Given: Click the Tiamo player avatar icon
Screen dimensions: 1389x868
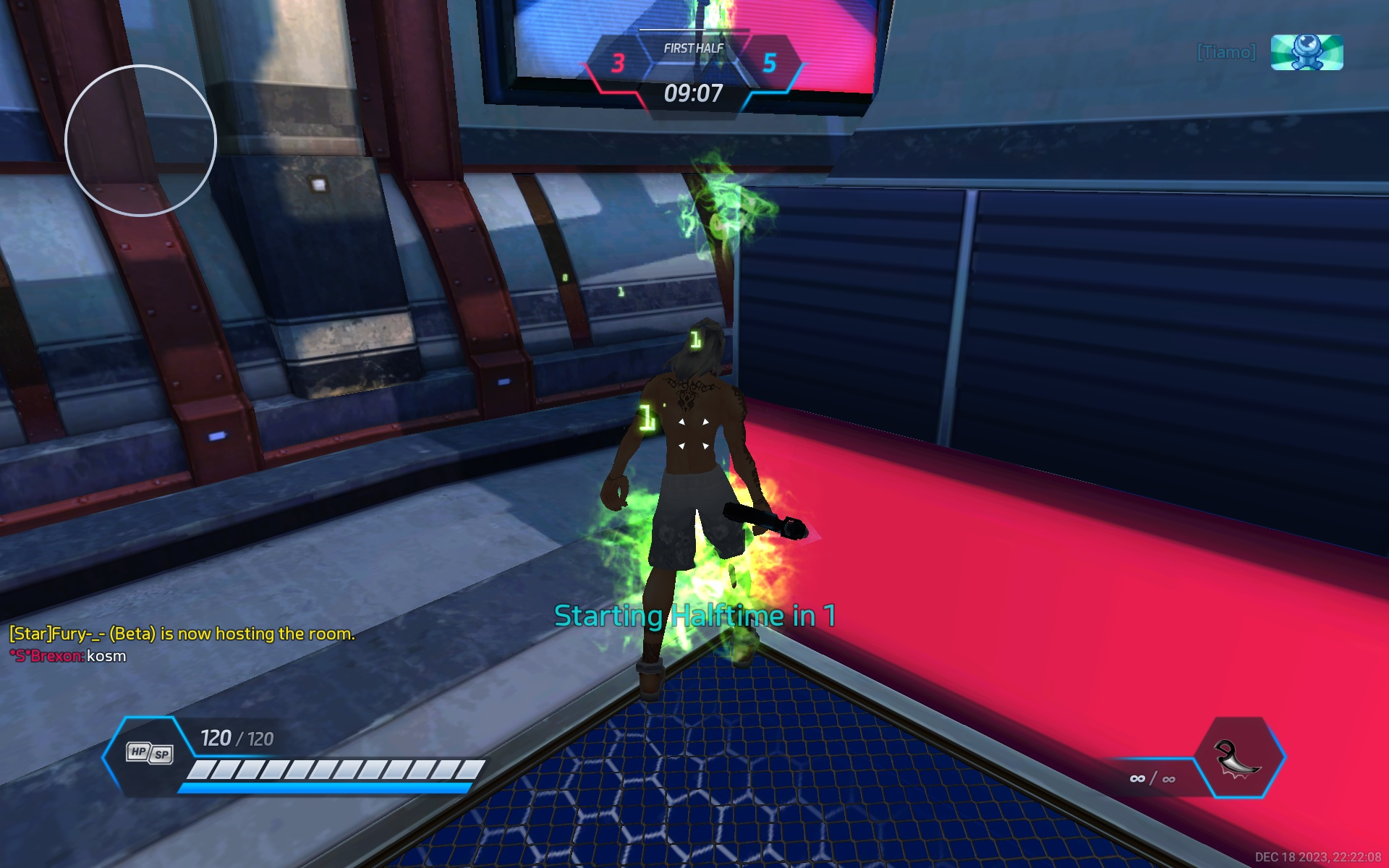Looking at the screenshot, I should (1307, 53).
